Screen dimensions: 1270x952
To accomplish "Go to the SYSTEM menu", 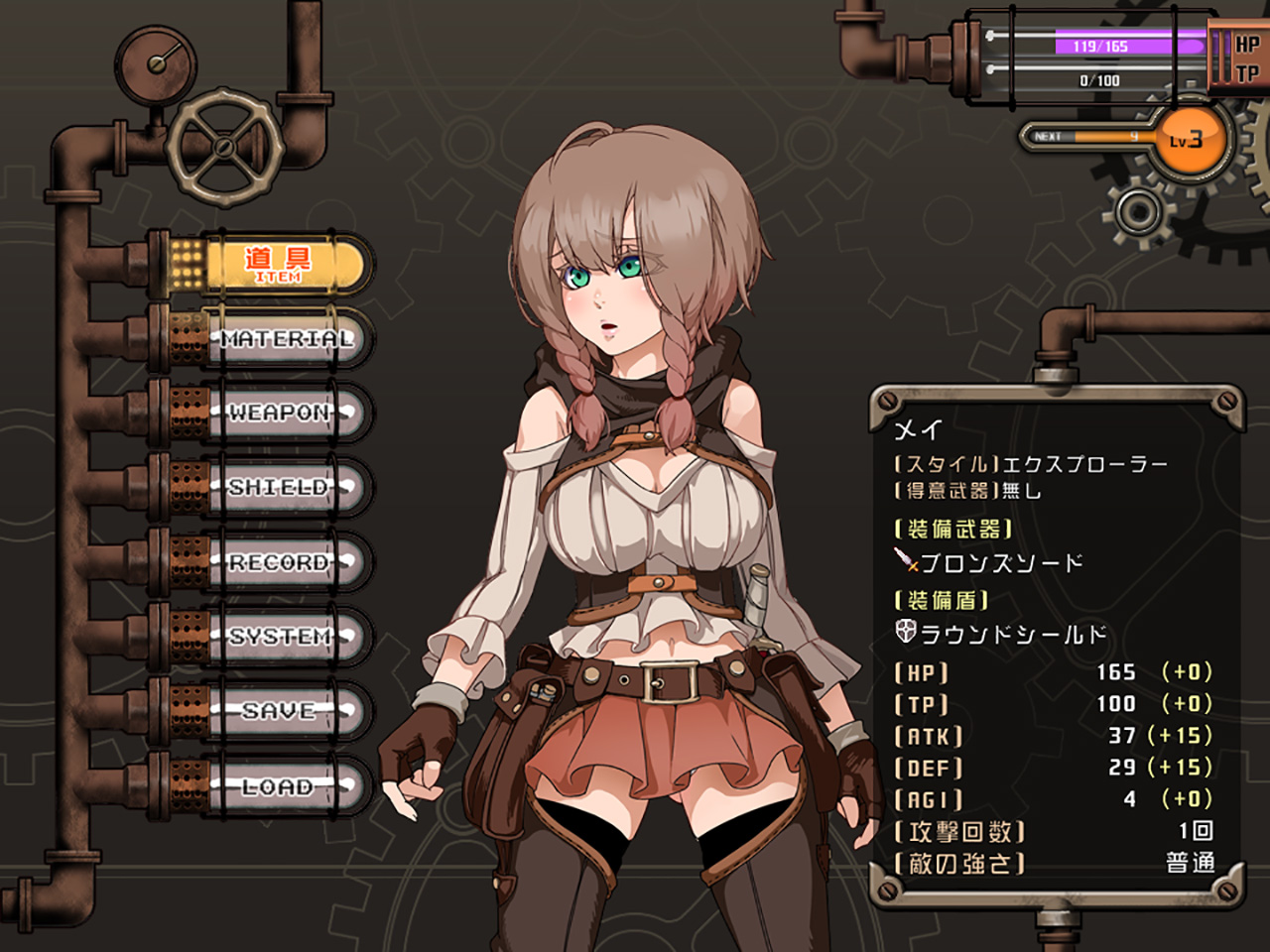I will click(x=281, y=637).
